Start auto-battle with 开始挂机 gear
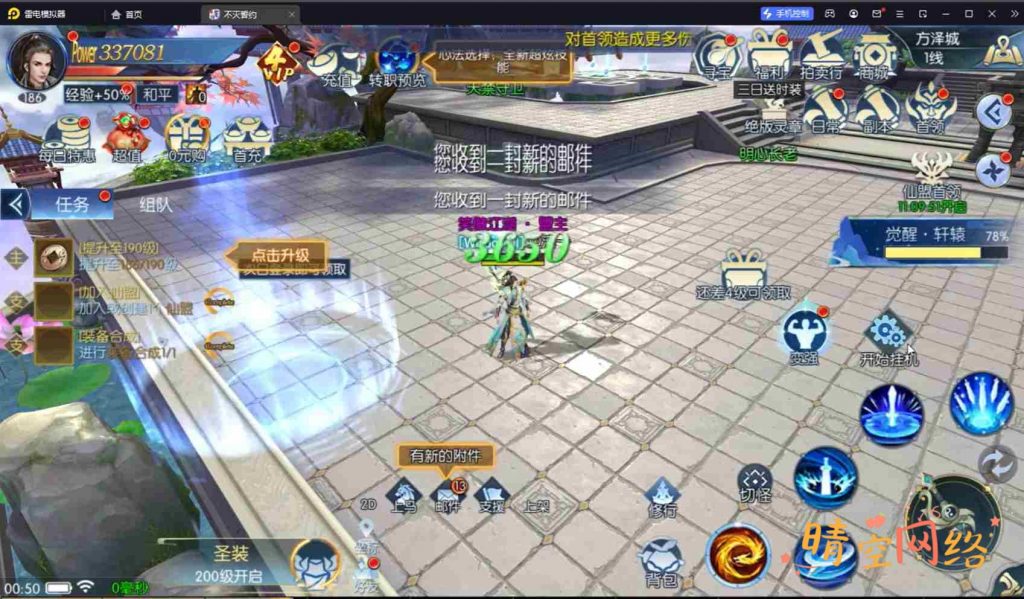 [x=888, y=336]
